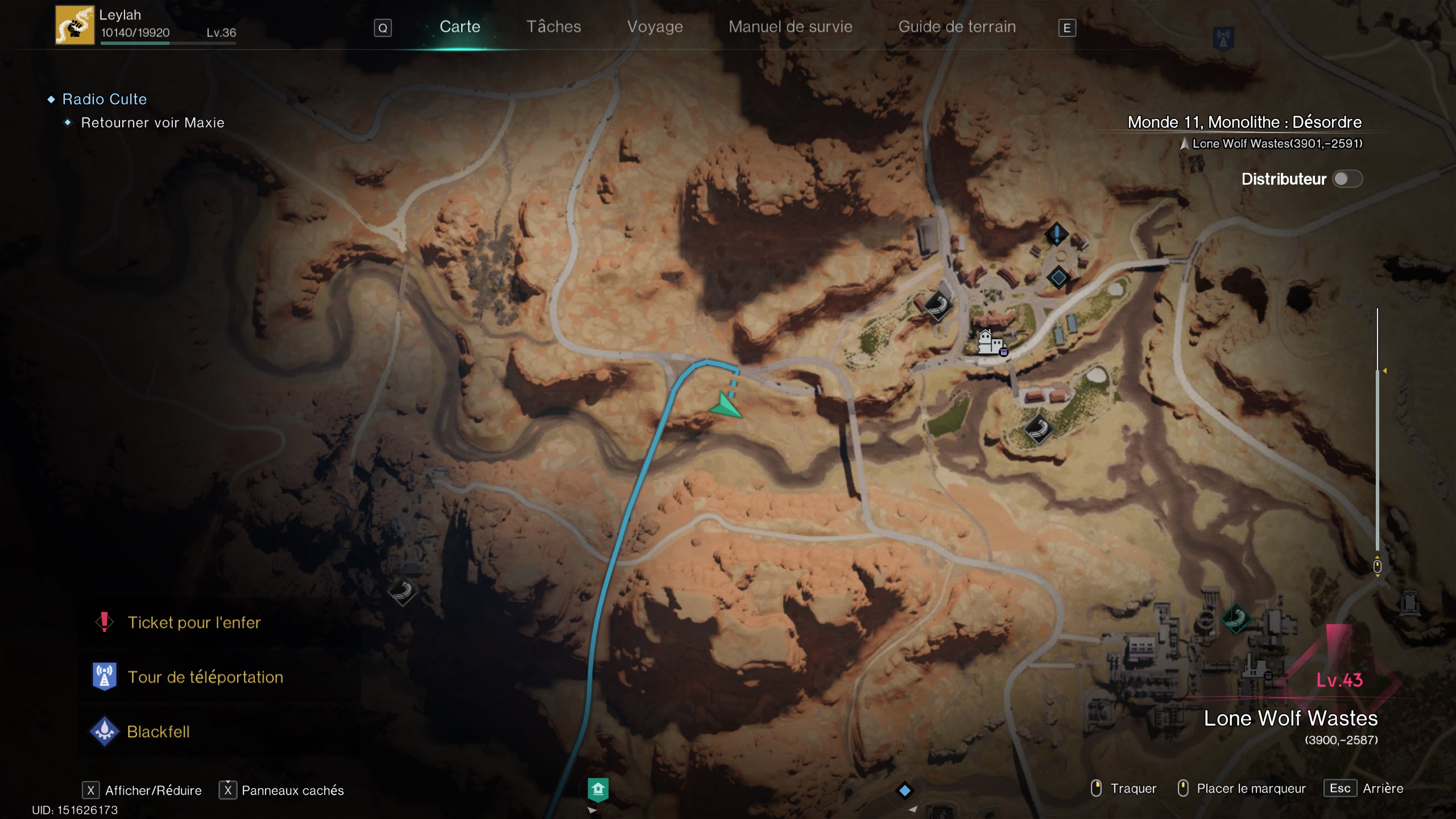Select the Blackfell legend entry
The image size is (1456, 819).
[x=158, y=731]
